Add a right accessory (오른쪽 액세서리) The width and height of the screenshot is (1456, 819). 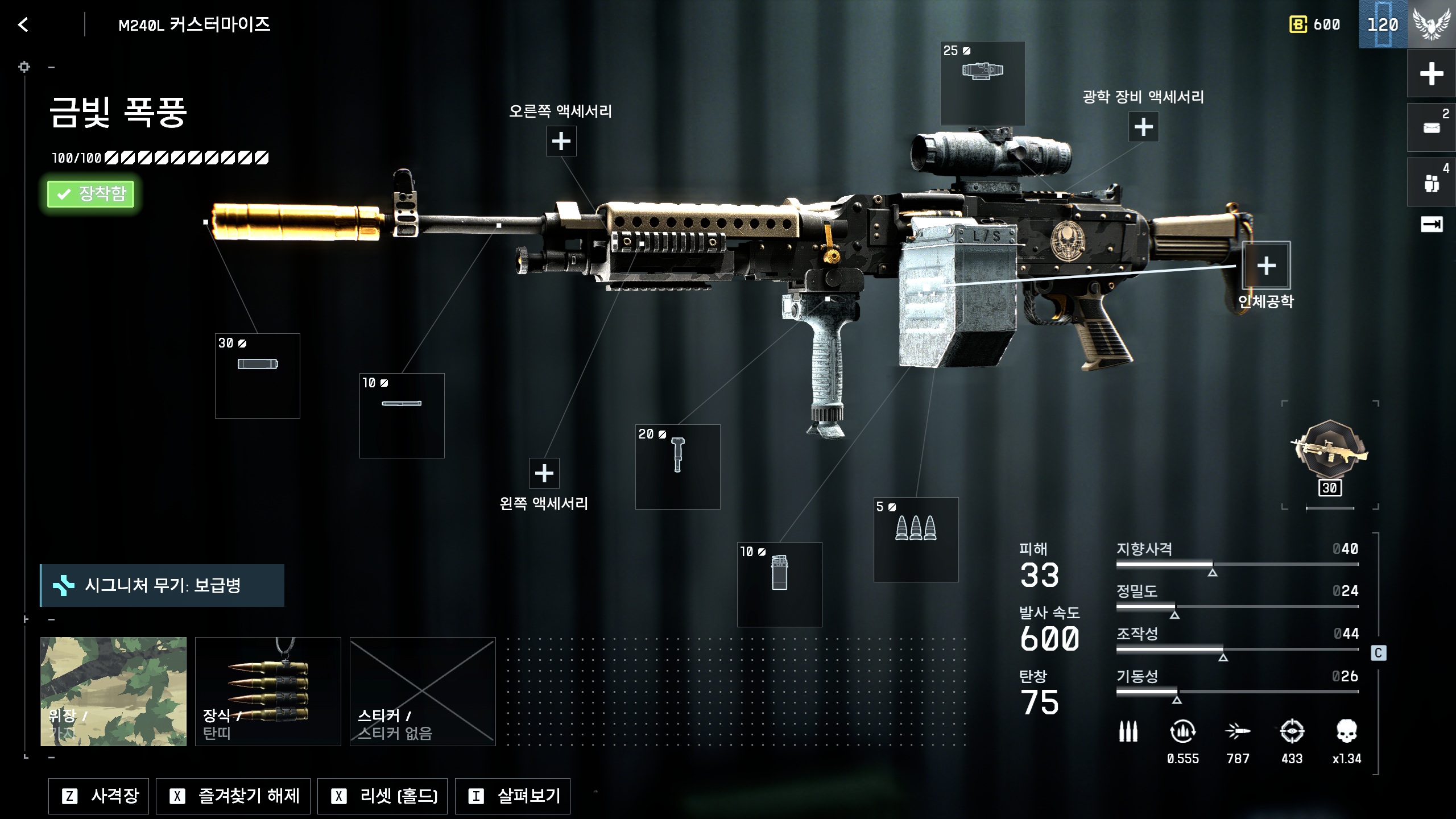561,141
